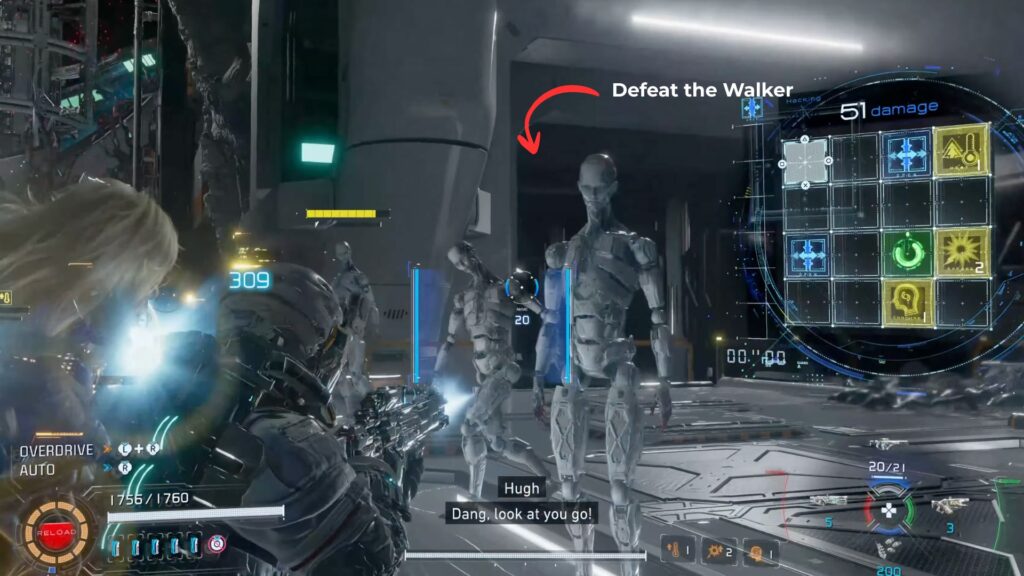Click the weapon wheel center d-pad icon
This screenshot has width=1024, height=576.
coord(886,511)
